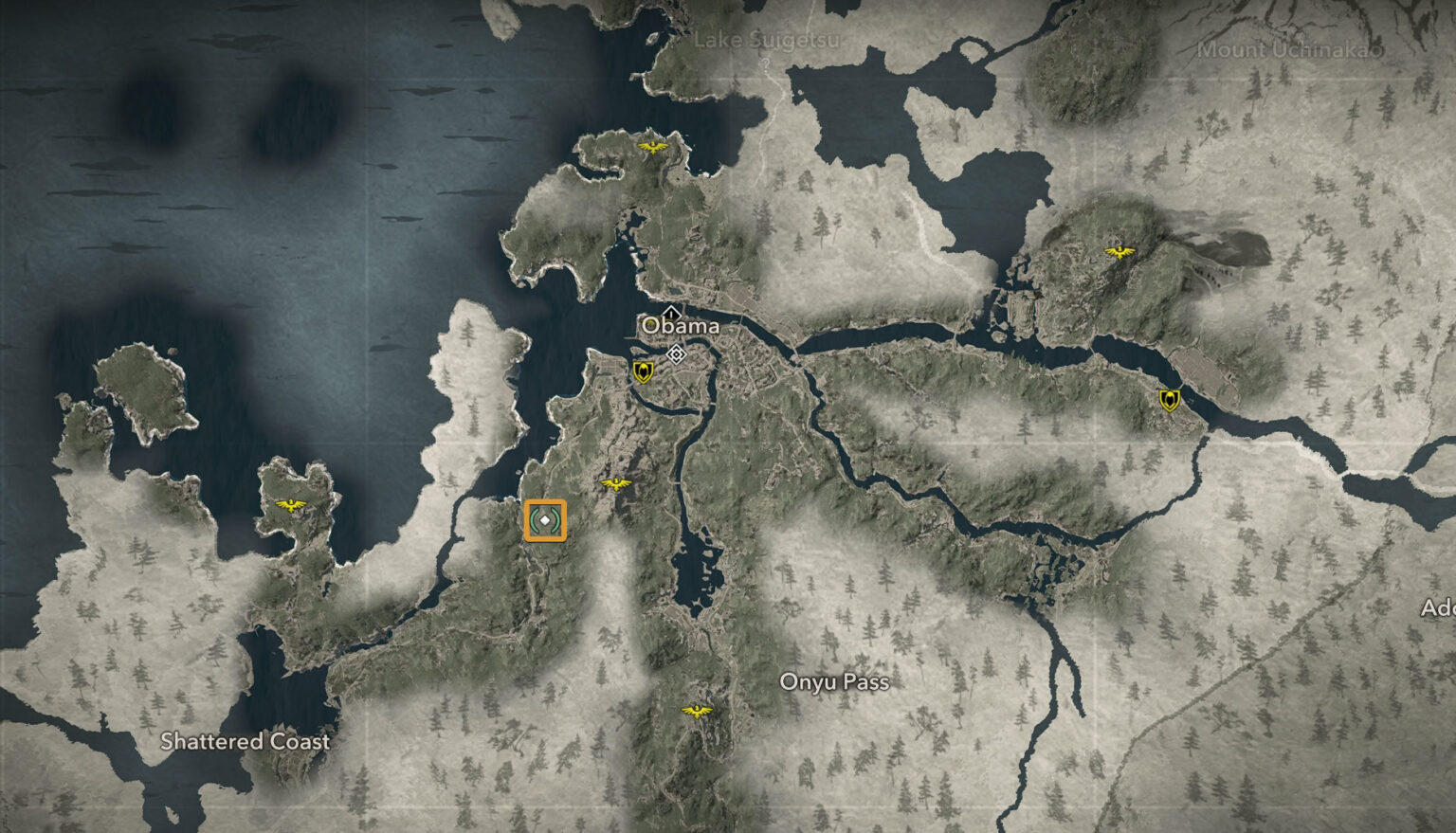The height and width of the screenshot is (833, 1456).
Task: Select the eagle icon on the eastern mountain
Action: [1119, 250]
